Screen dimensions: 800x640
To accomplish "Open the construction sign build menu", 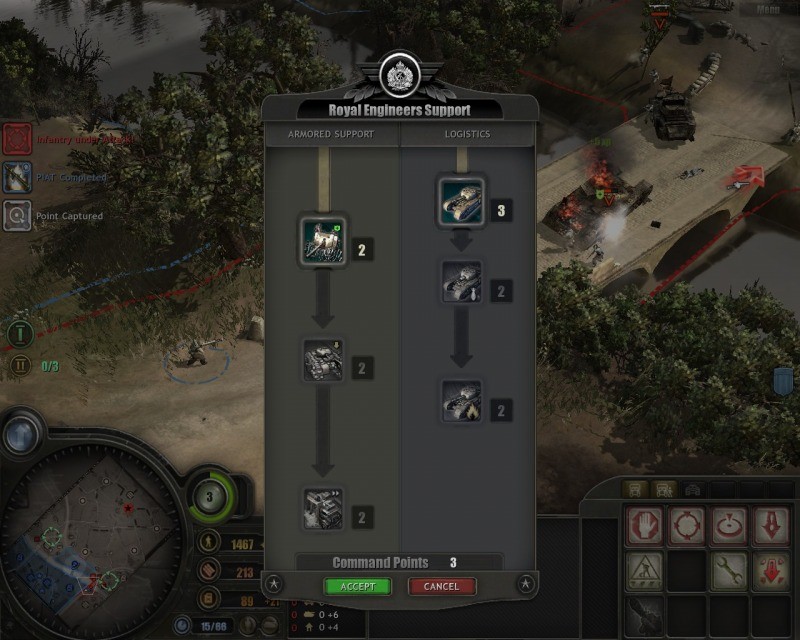I will [645, 570].
